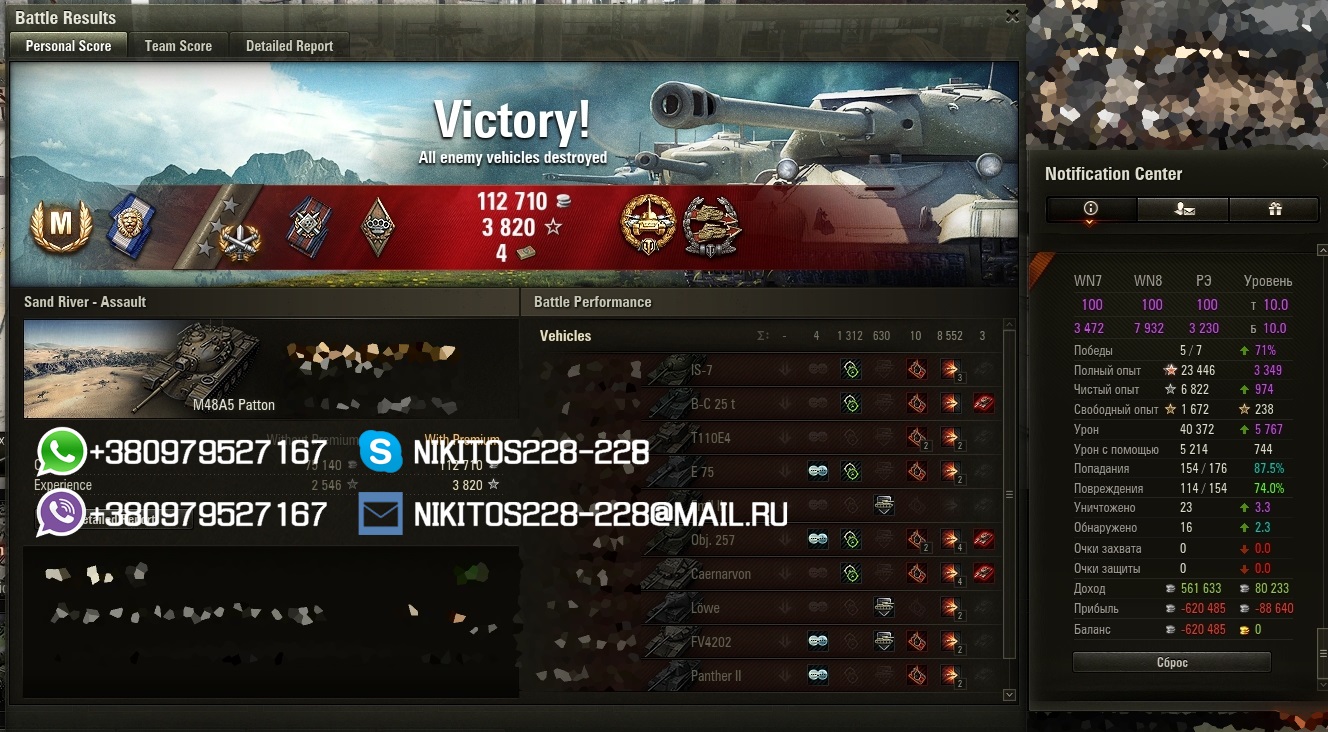Screen dimensions: 1328x732
Task: Close the Battle Results window
Action: (1012, 16)
